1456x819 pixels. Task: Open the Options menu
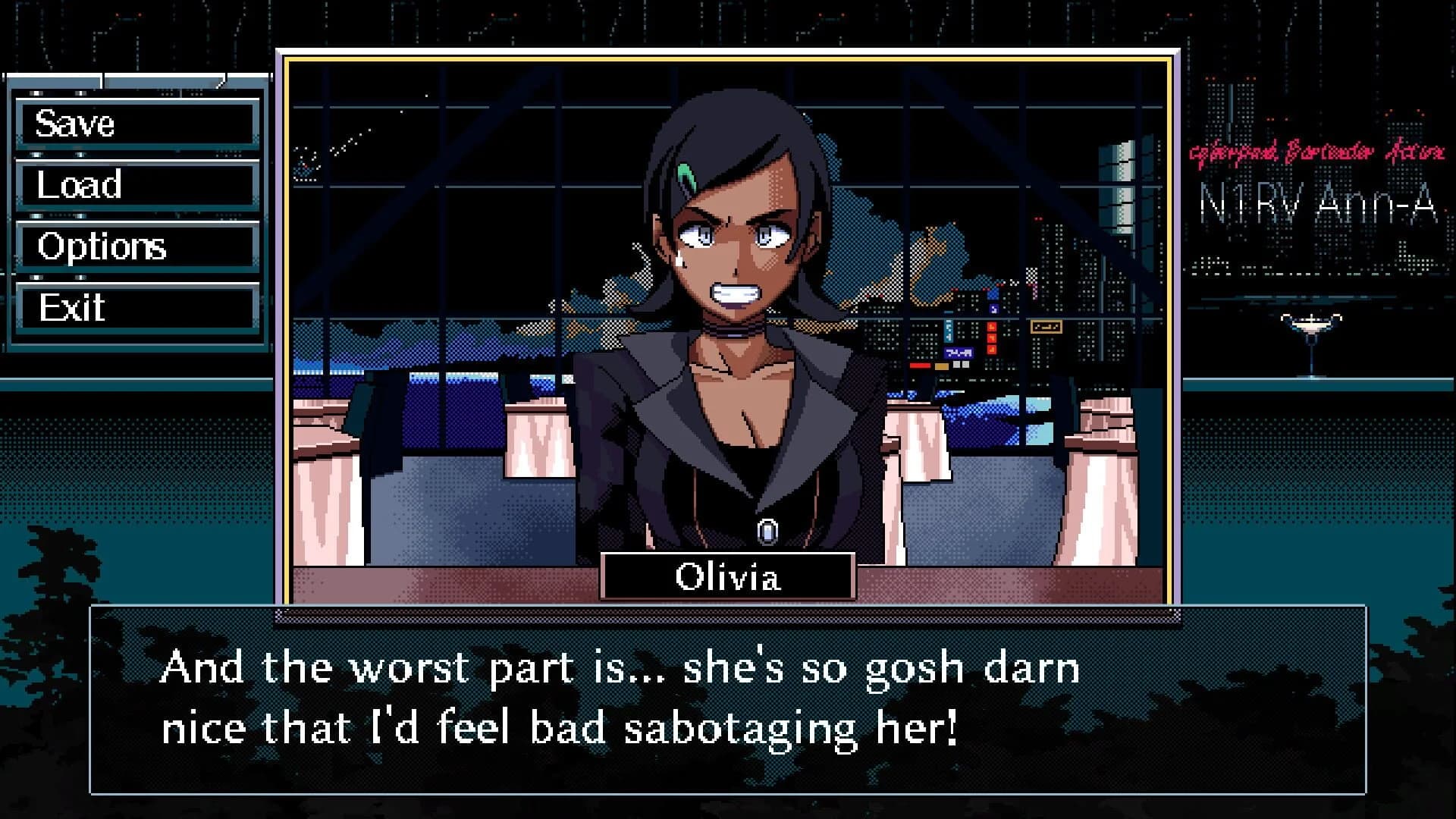pos(136,246)
